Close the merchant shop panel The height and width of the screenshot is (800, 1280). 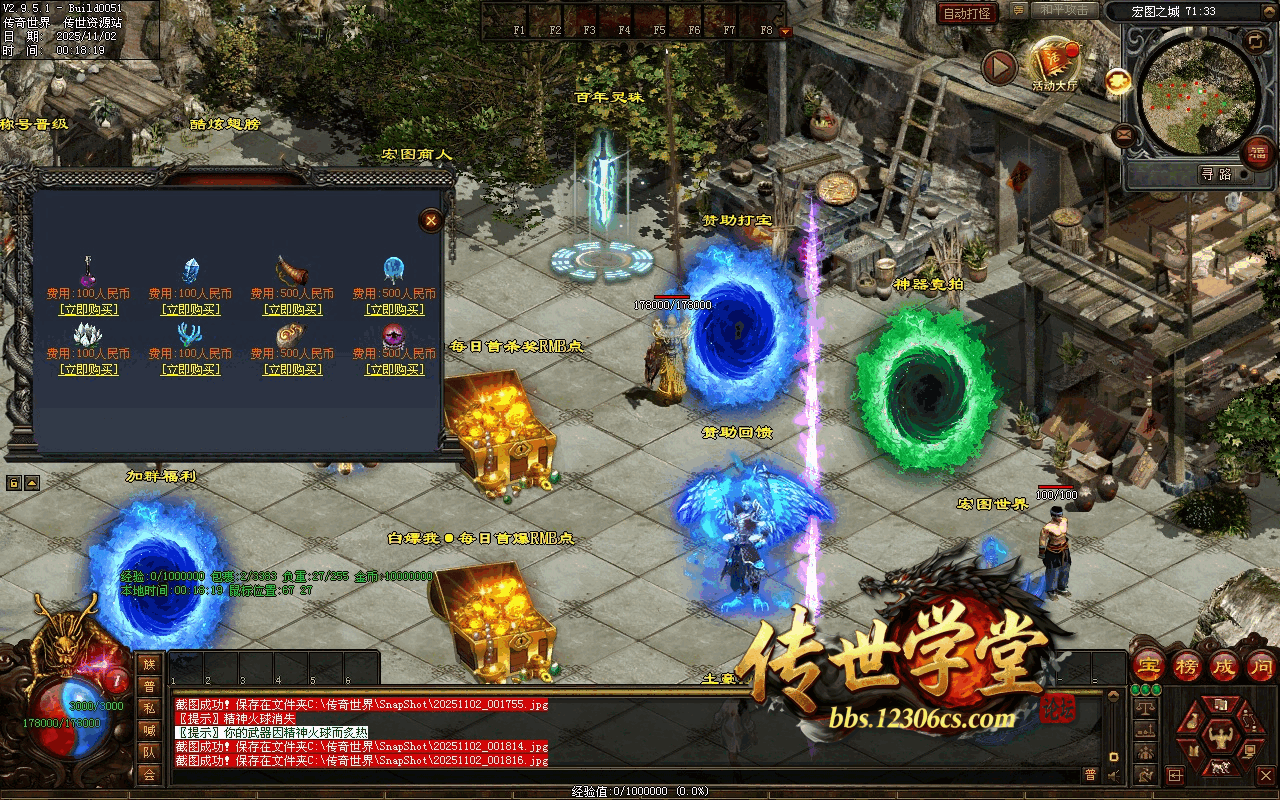(431, 220)
